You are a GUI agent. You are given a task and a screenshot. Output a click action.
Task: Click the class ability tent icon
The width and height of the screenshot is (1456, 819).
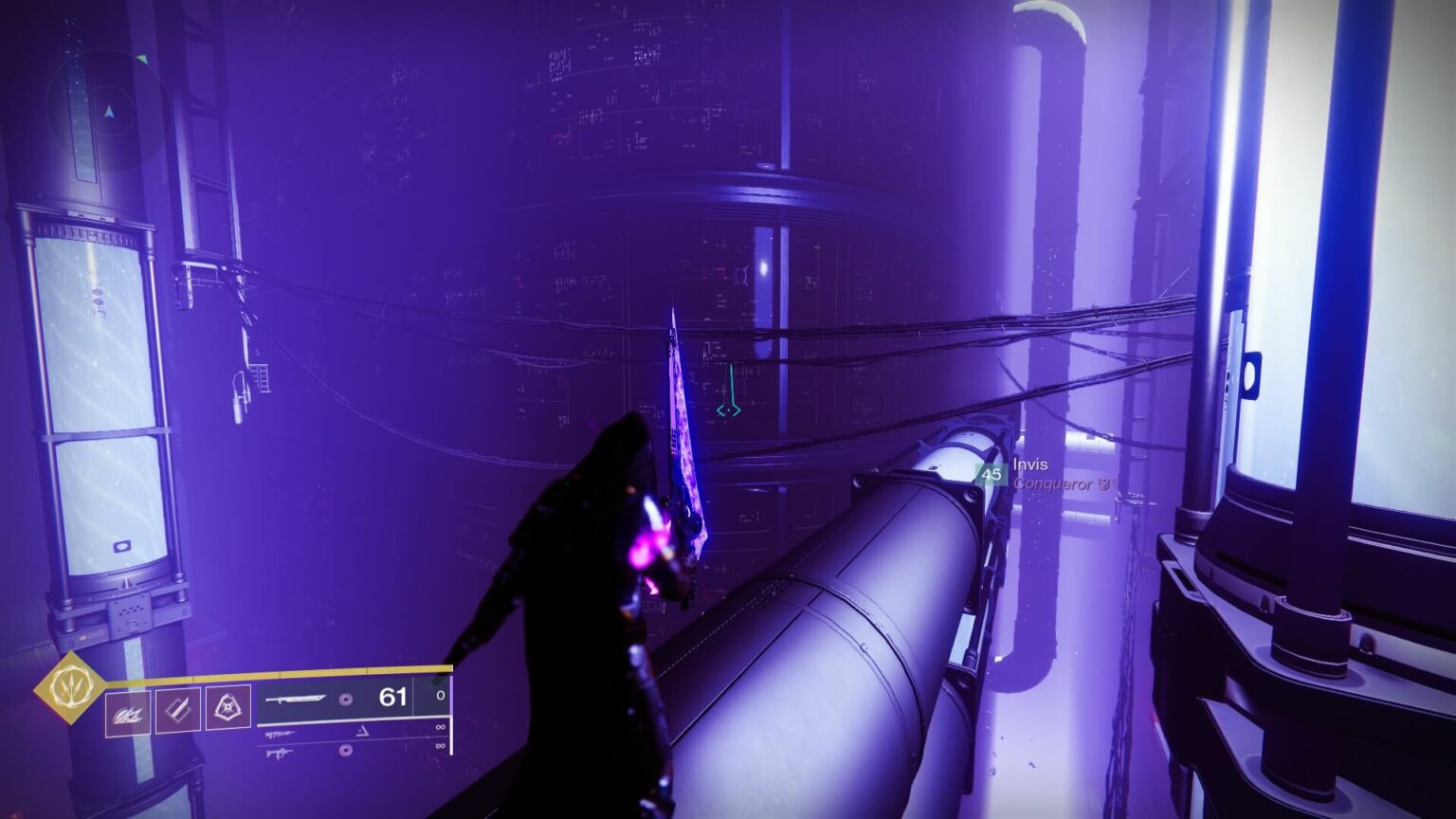coord(227,708)
